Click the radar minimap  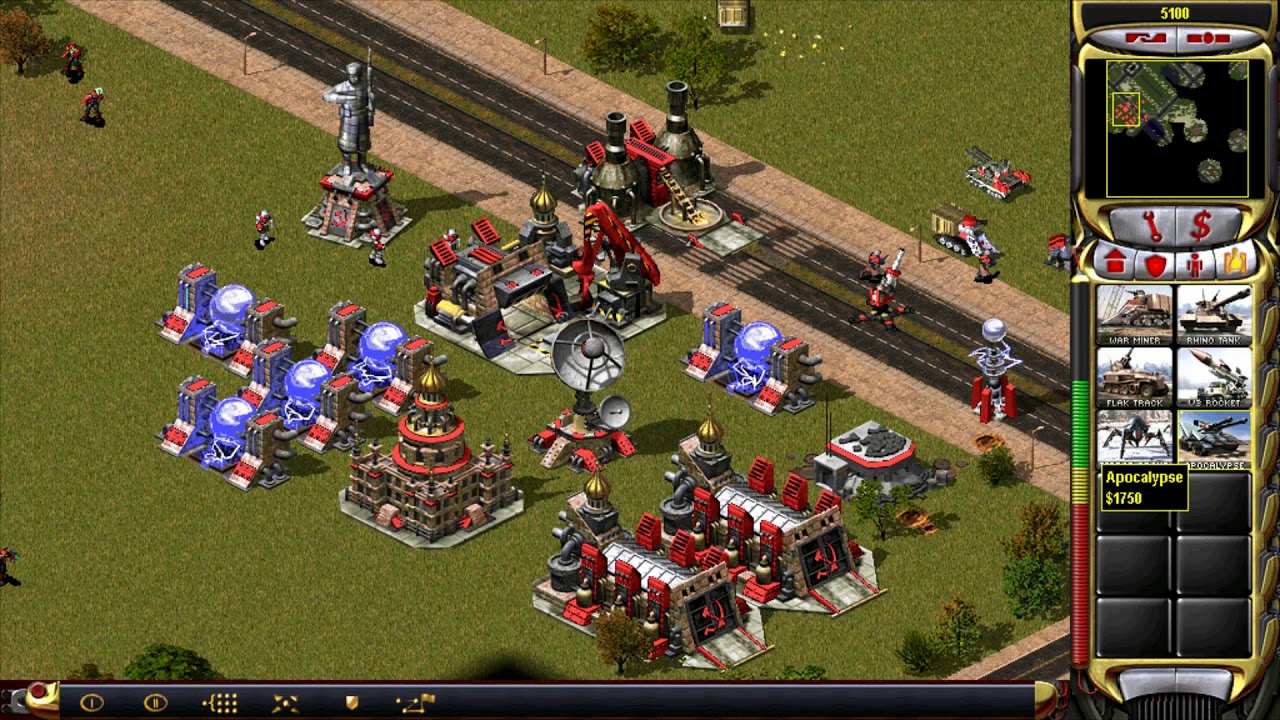coord(1166,128)
